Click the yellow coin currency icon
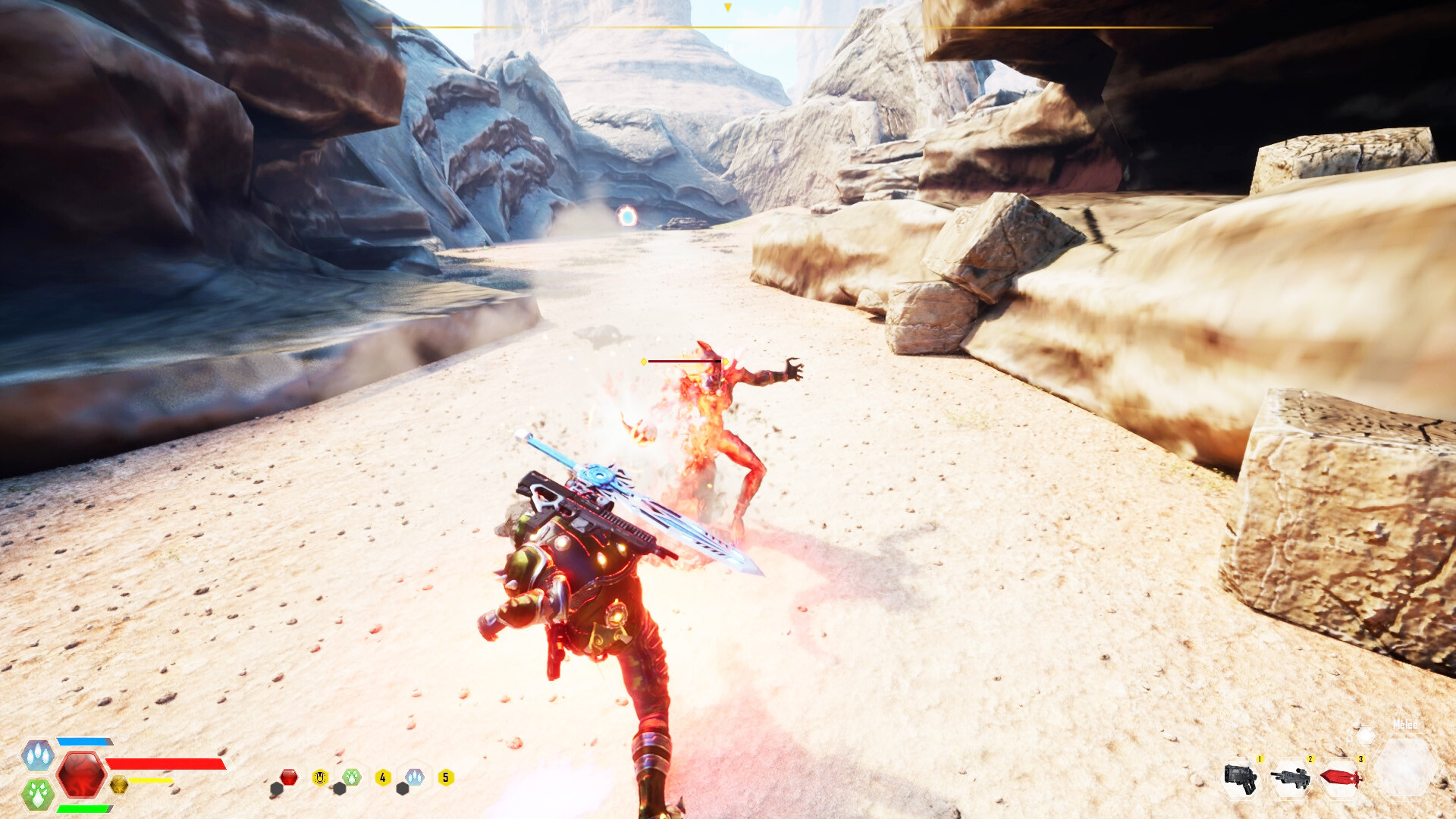 click(x=321, y=778)
